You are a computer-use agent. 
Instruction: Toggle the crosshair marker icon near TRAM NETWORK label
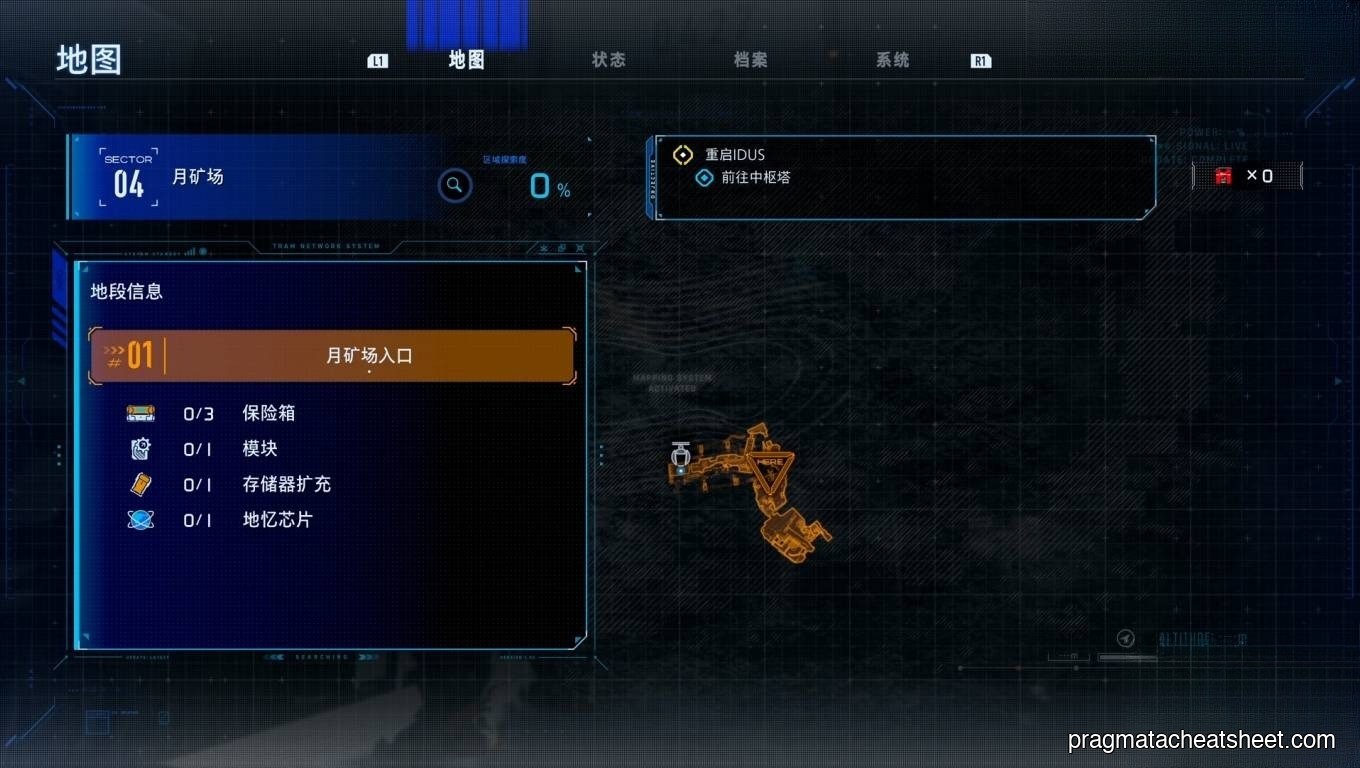(x=580, y=248)
